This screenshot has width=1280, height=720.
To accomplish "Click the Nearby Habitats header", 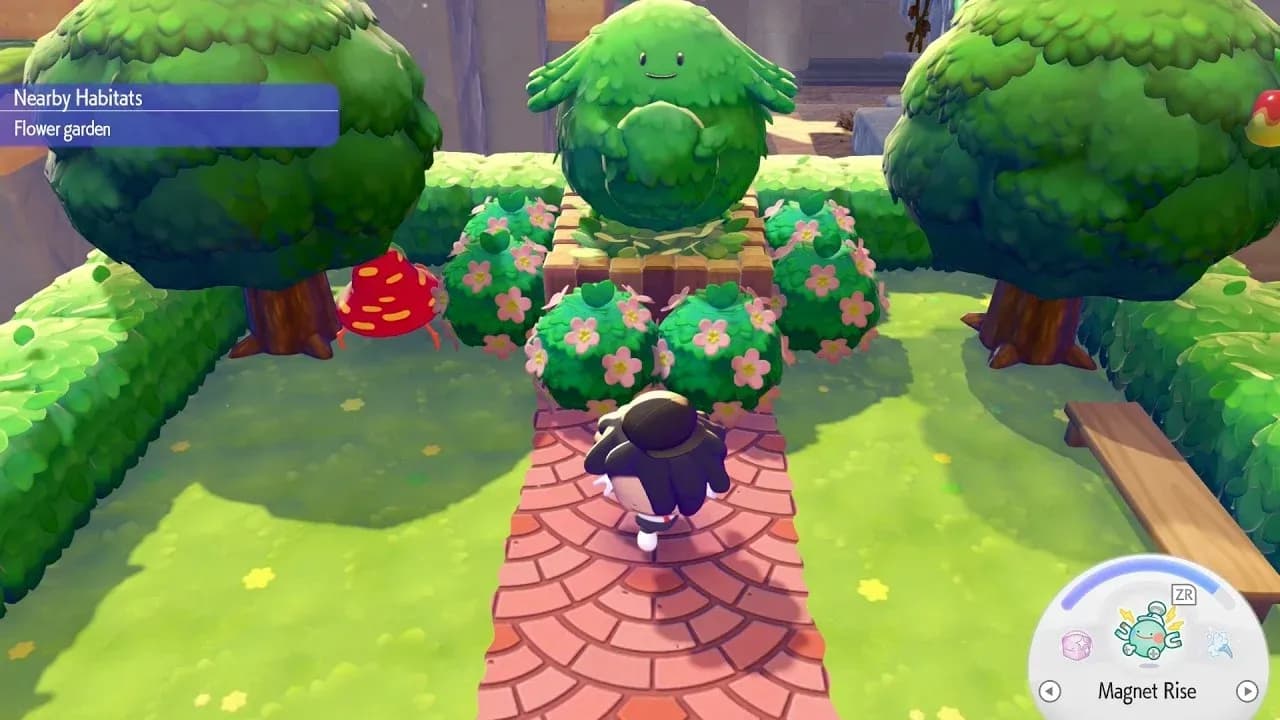I will click(80, 99).
